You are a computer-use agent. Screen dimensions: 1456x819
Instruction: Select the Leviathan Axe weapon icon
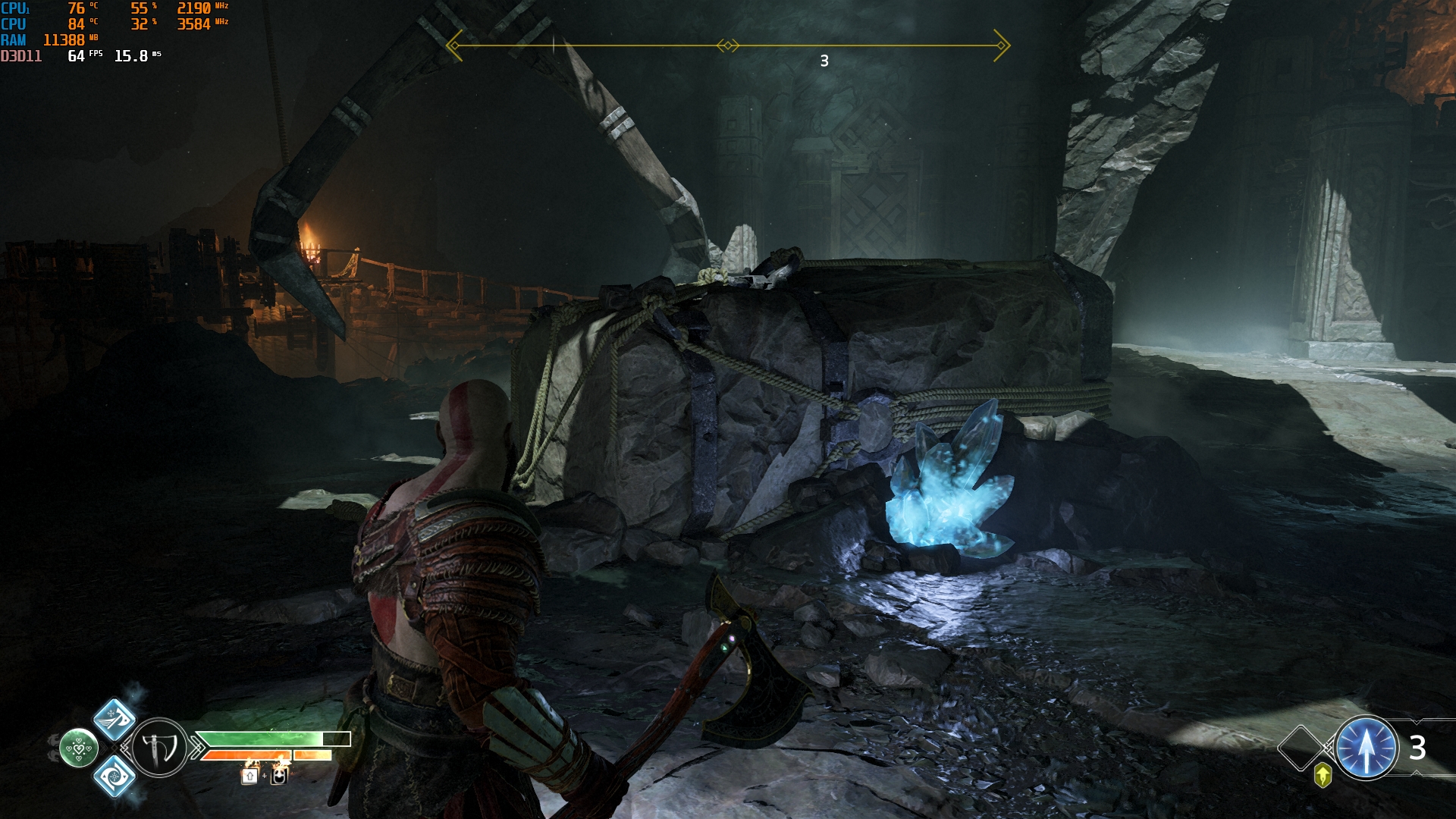point(159,748)
